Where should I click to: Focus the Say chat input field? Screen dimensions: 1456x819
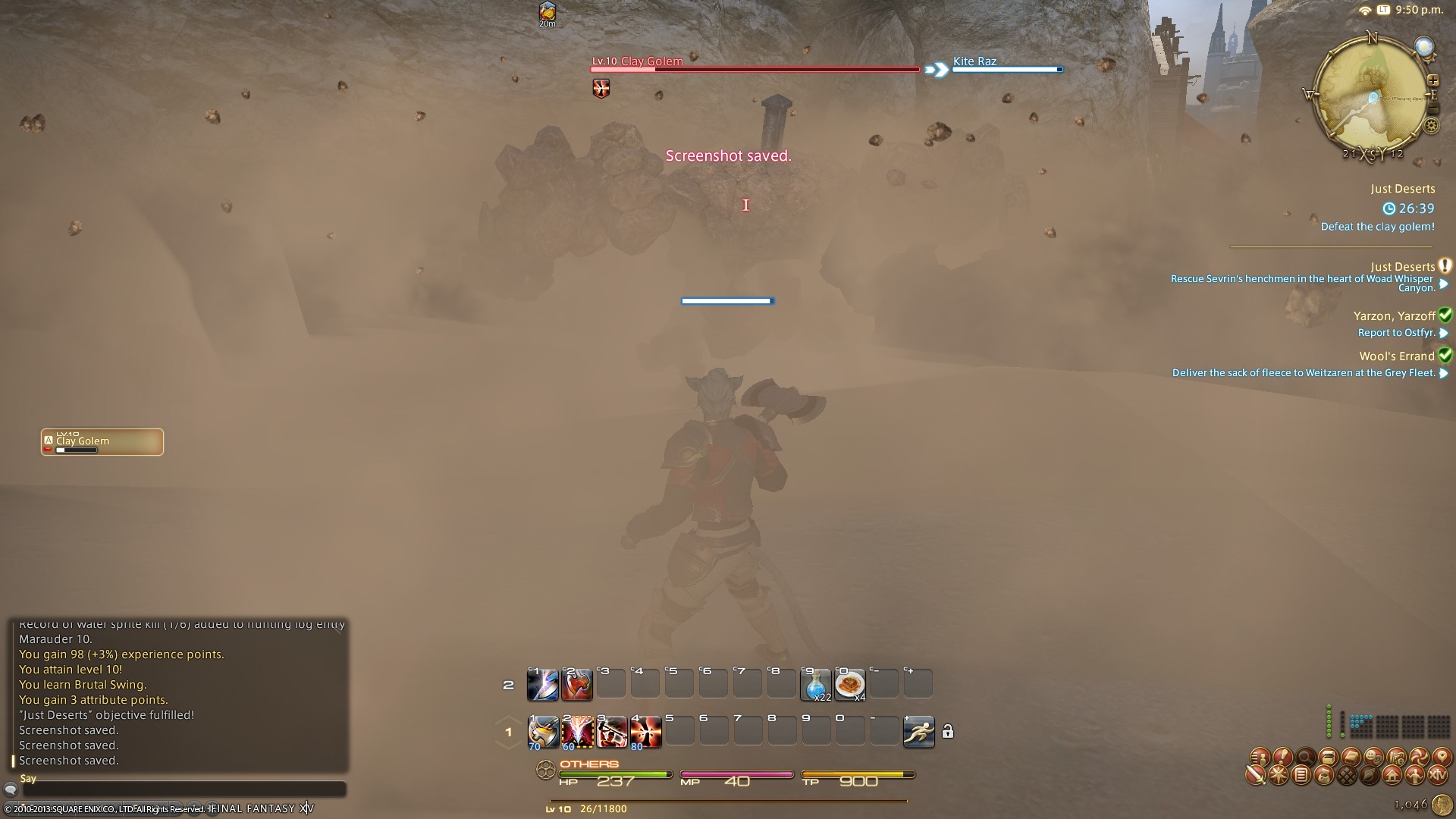[x=182, y=789]
